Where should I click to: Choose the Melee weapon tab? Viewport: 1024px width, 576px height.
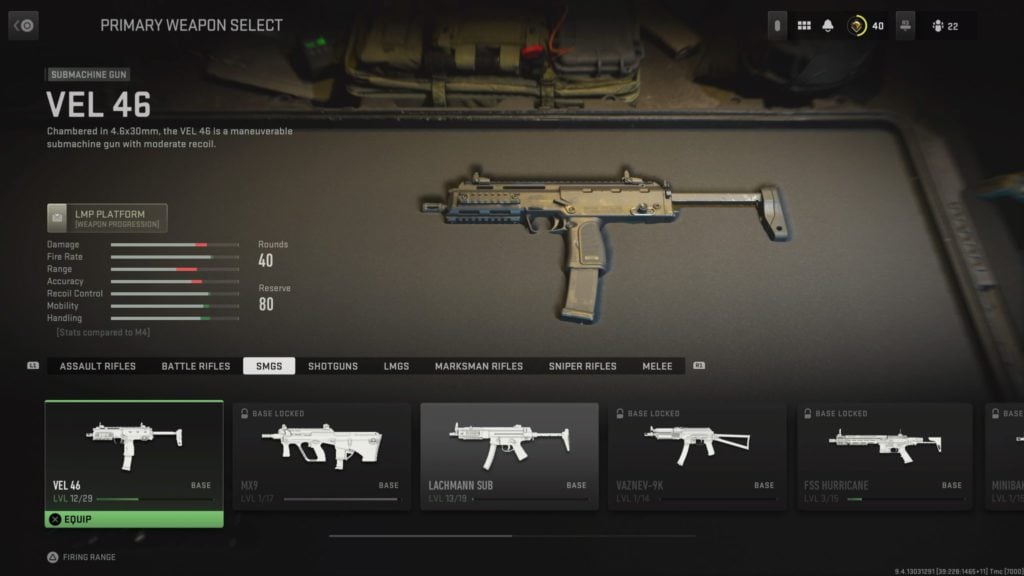pyautogui.click(x=656, y=366)
